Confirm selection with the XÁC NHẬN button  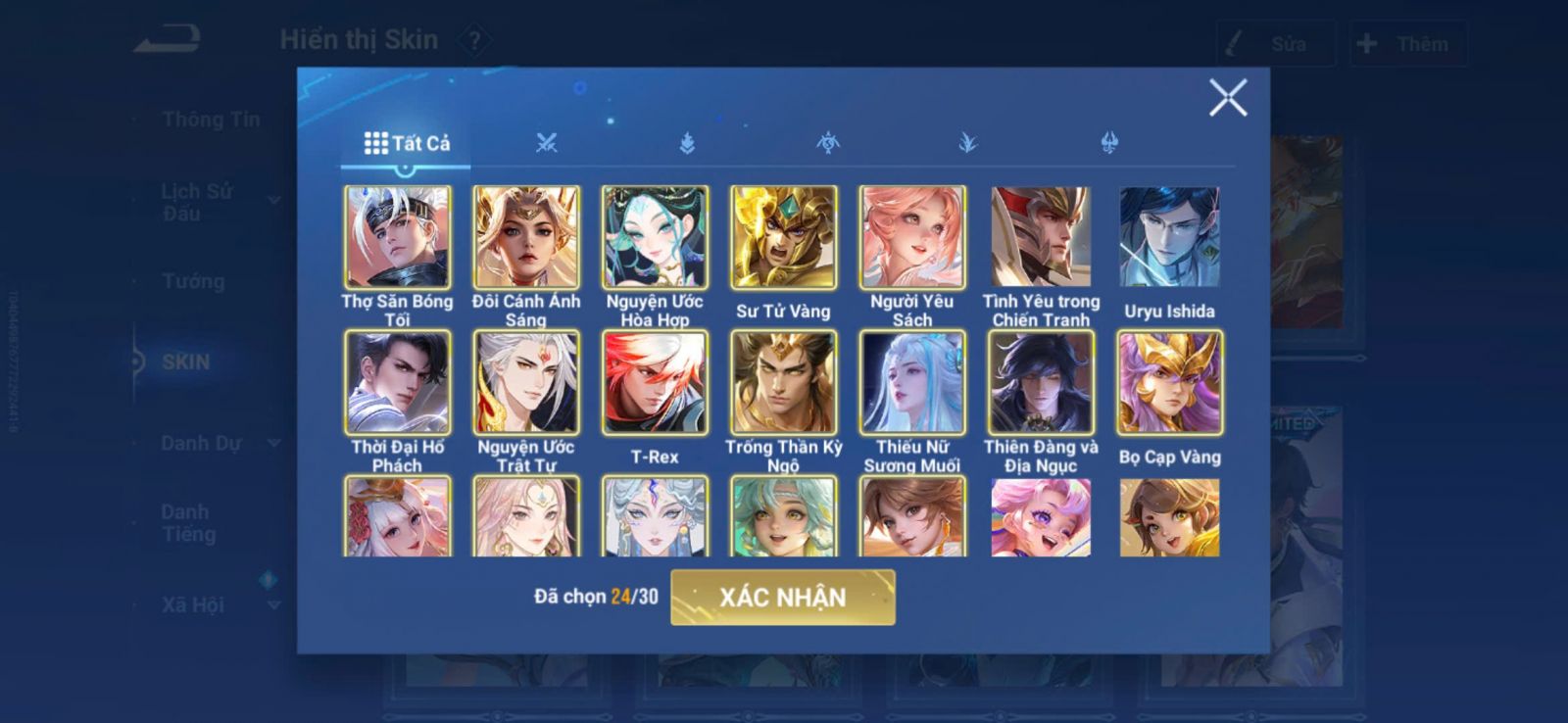[x=782, y=597]
